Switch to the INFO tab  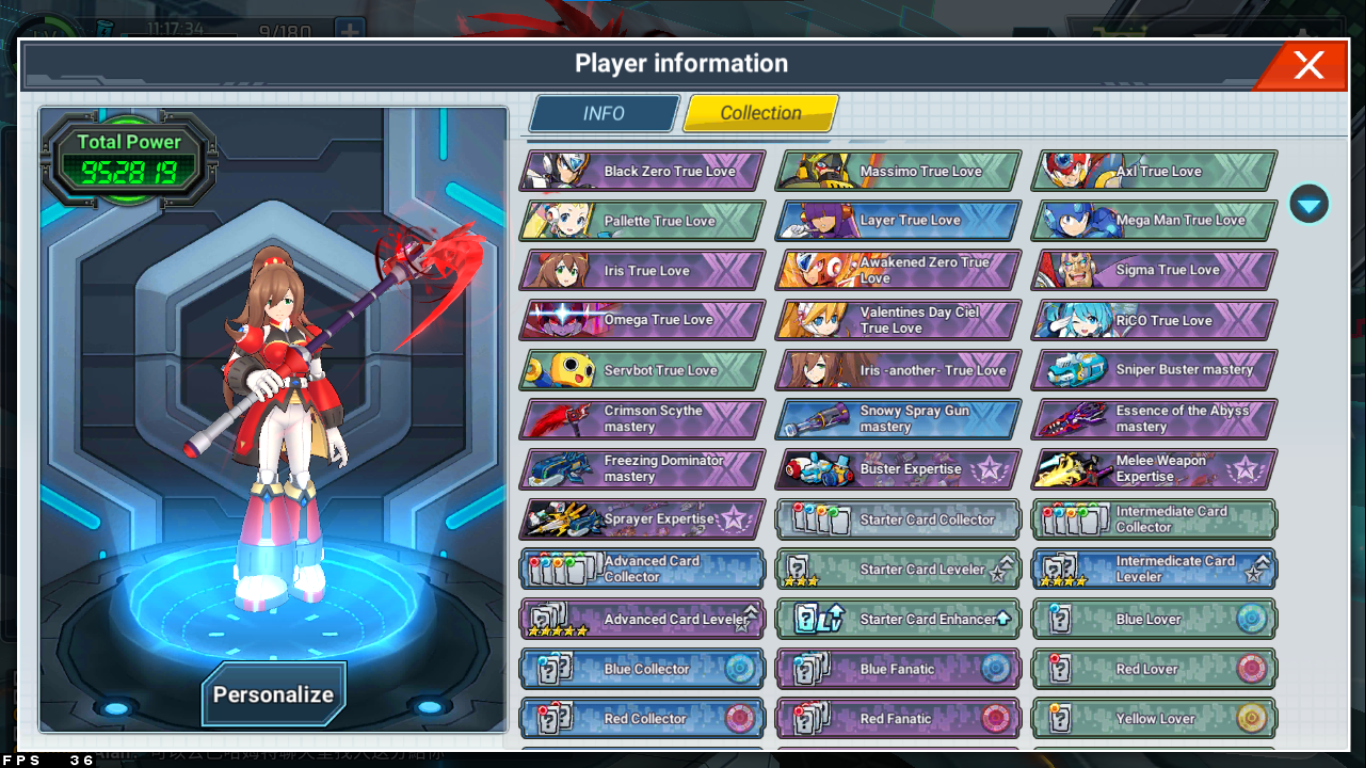point(604,114)
